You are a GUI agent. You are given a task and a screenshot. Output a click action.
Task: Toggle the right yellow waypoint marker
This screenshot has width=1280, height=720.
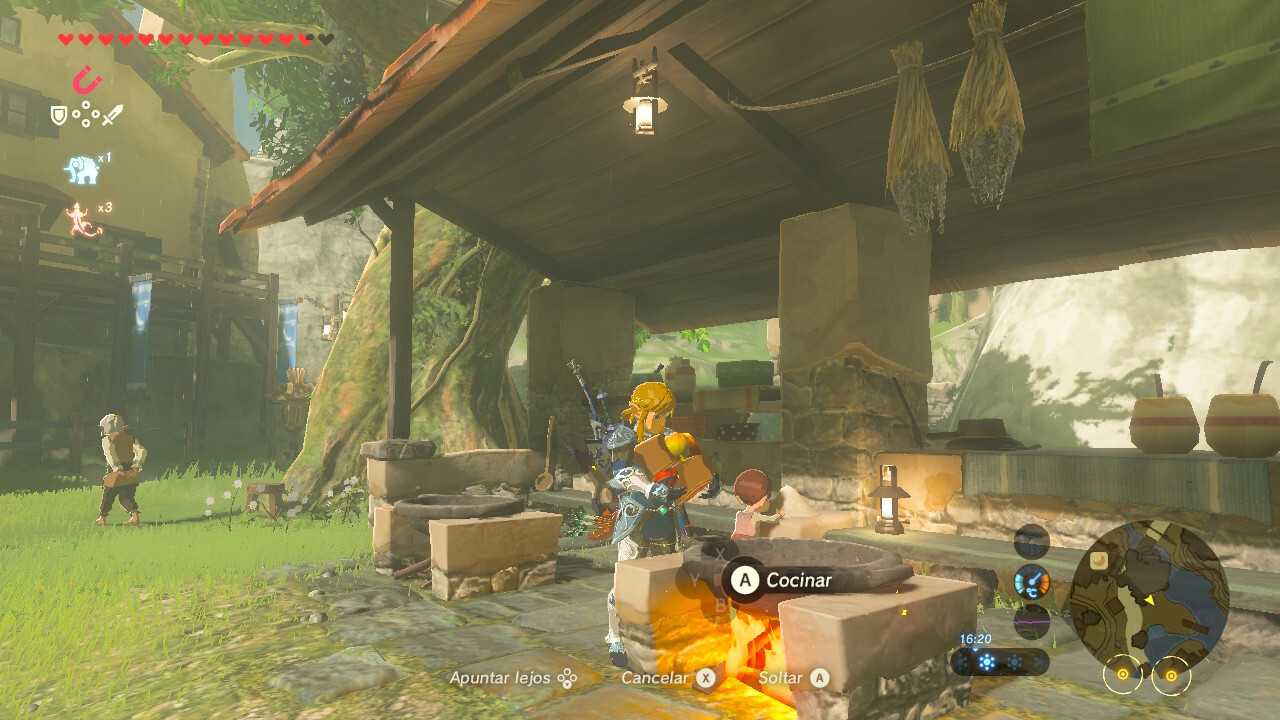pos(1171,675)
